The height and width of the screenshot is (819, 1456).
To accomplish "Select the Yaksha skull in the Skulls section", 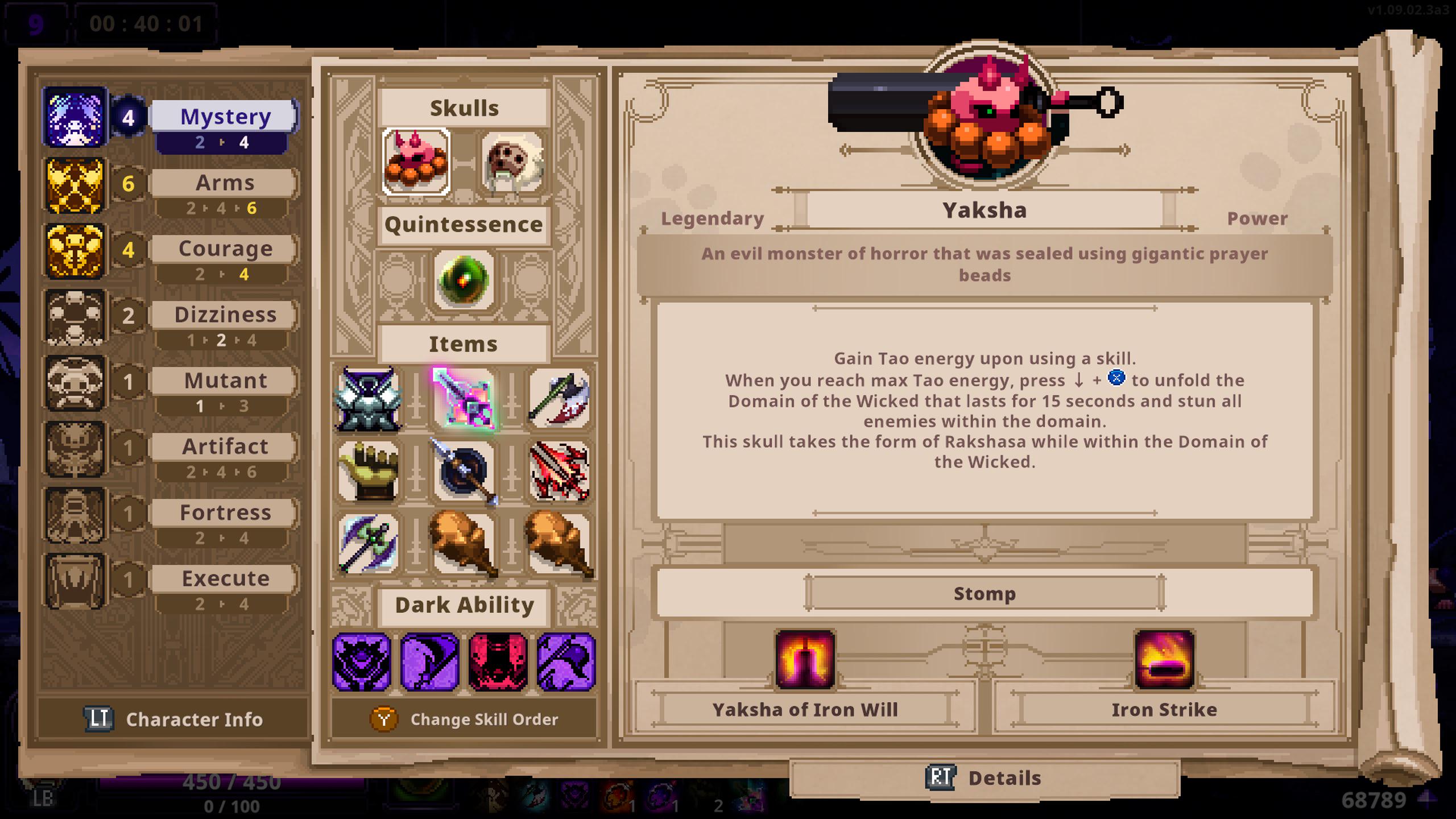I will tap(415, 162).
